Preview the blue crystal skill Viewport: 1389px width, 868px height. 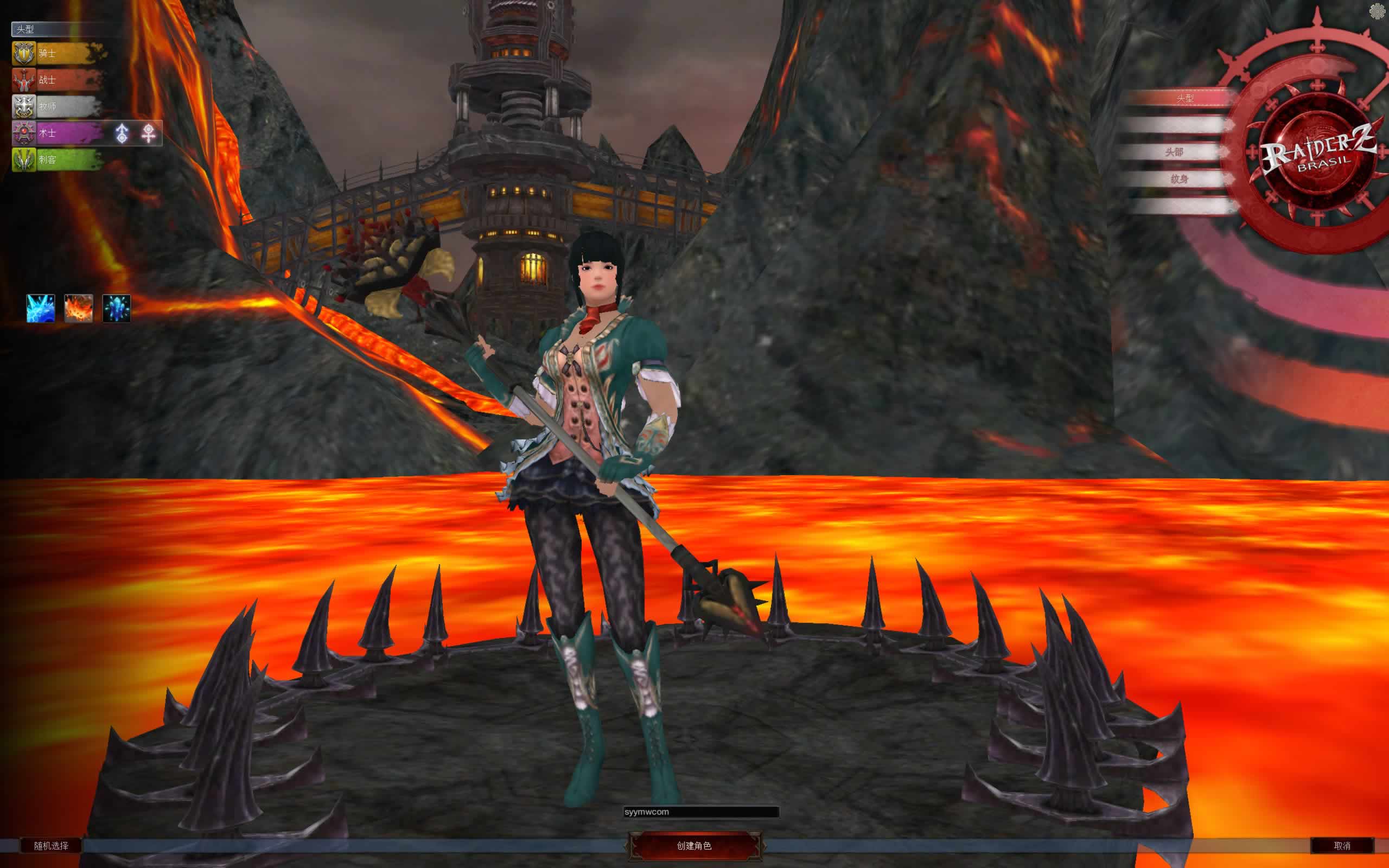click(x=117, y=308)
